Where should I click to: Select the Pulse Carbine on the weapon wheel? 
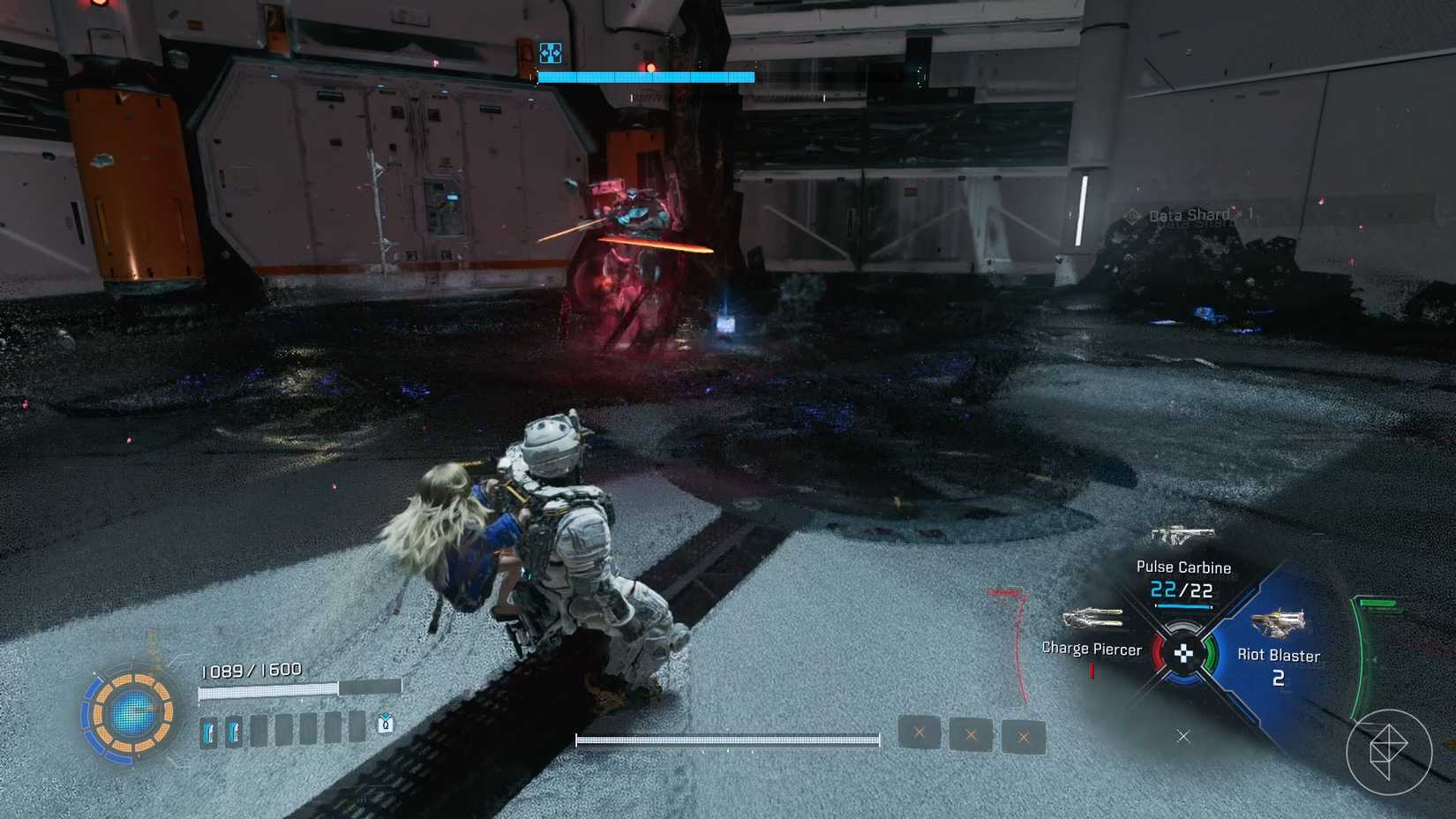(x=1182, y=547)
